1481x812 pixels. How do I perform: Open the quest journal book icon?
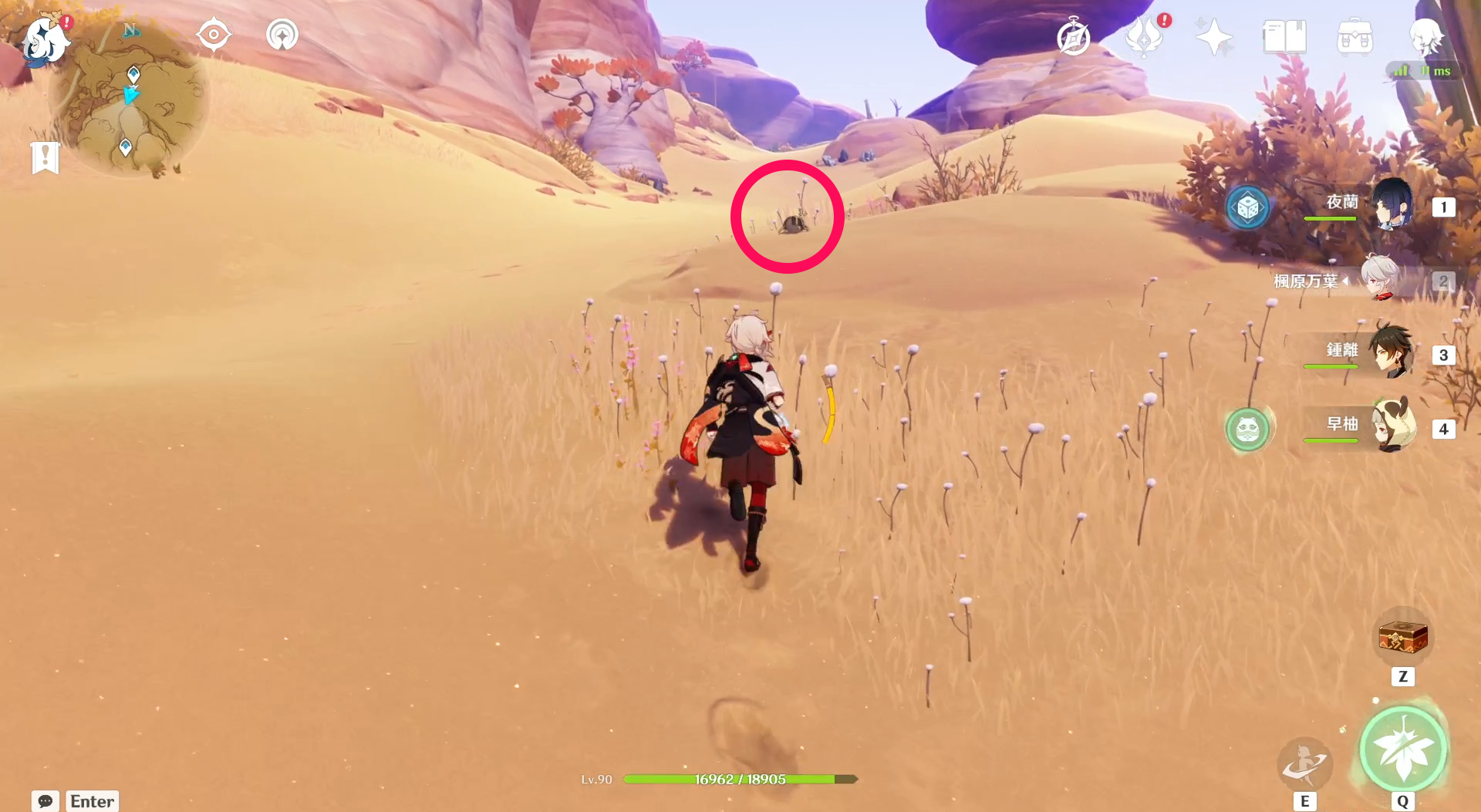point(1284,36)
